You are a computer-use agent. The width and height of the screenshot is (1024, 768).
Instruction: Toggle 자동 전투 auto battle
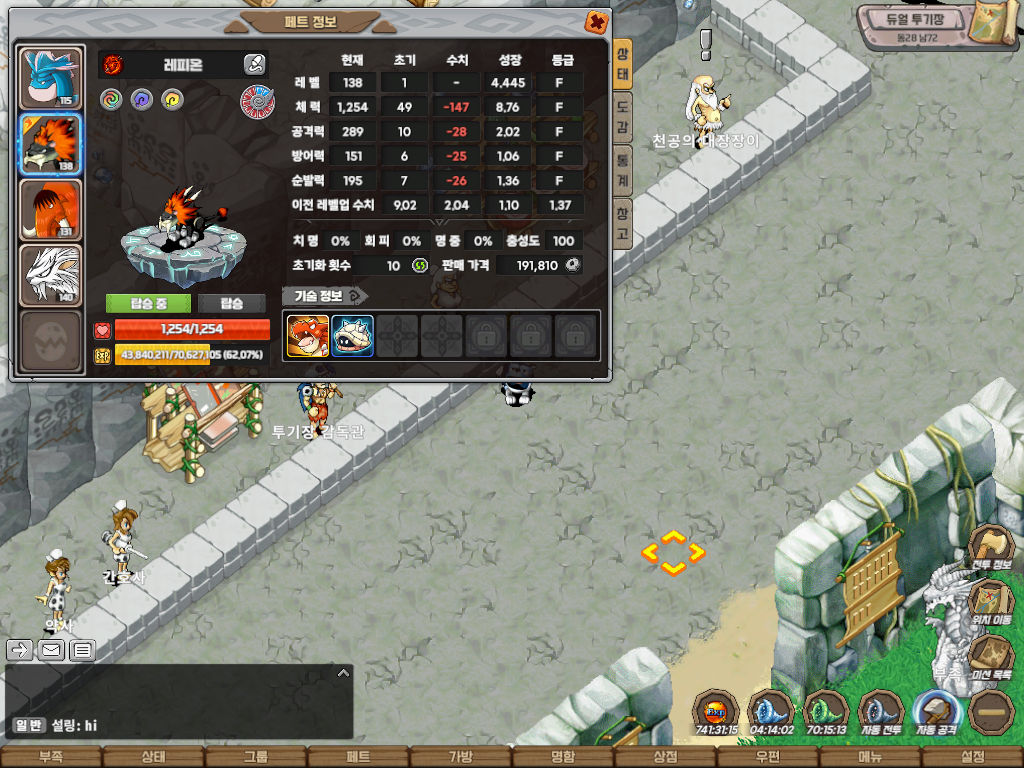tap(883, 712)
